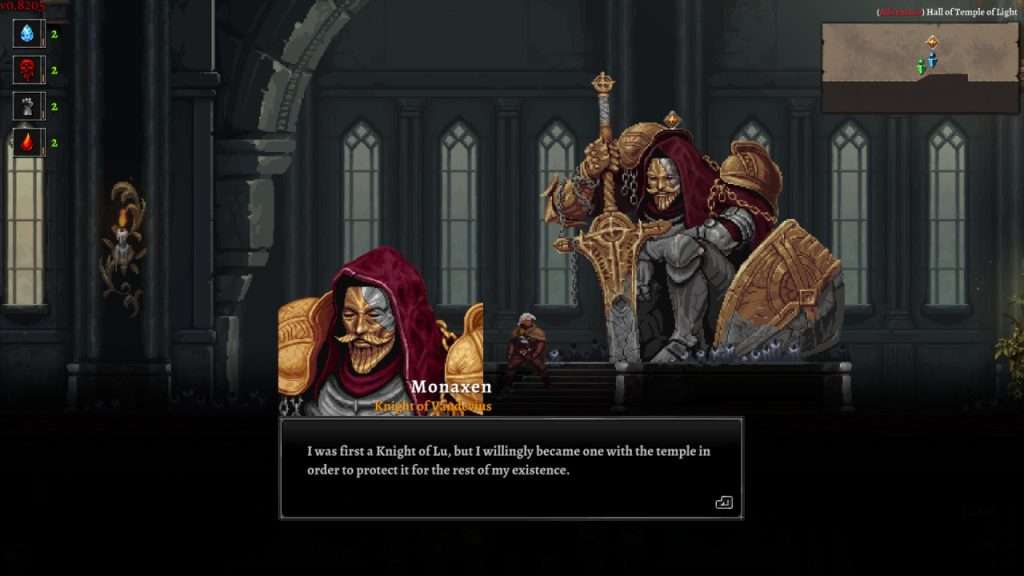Advance Monaxen's dialogue text box

(x=510, y=467)
